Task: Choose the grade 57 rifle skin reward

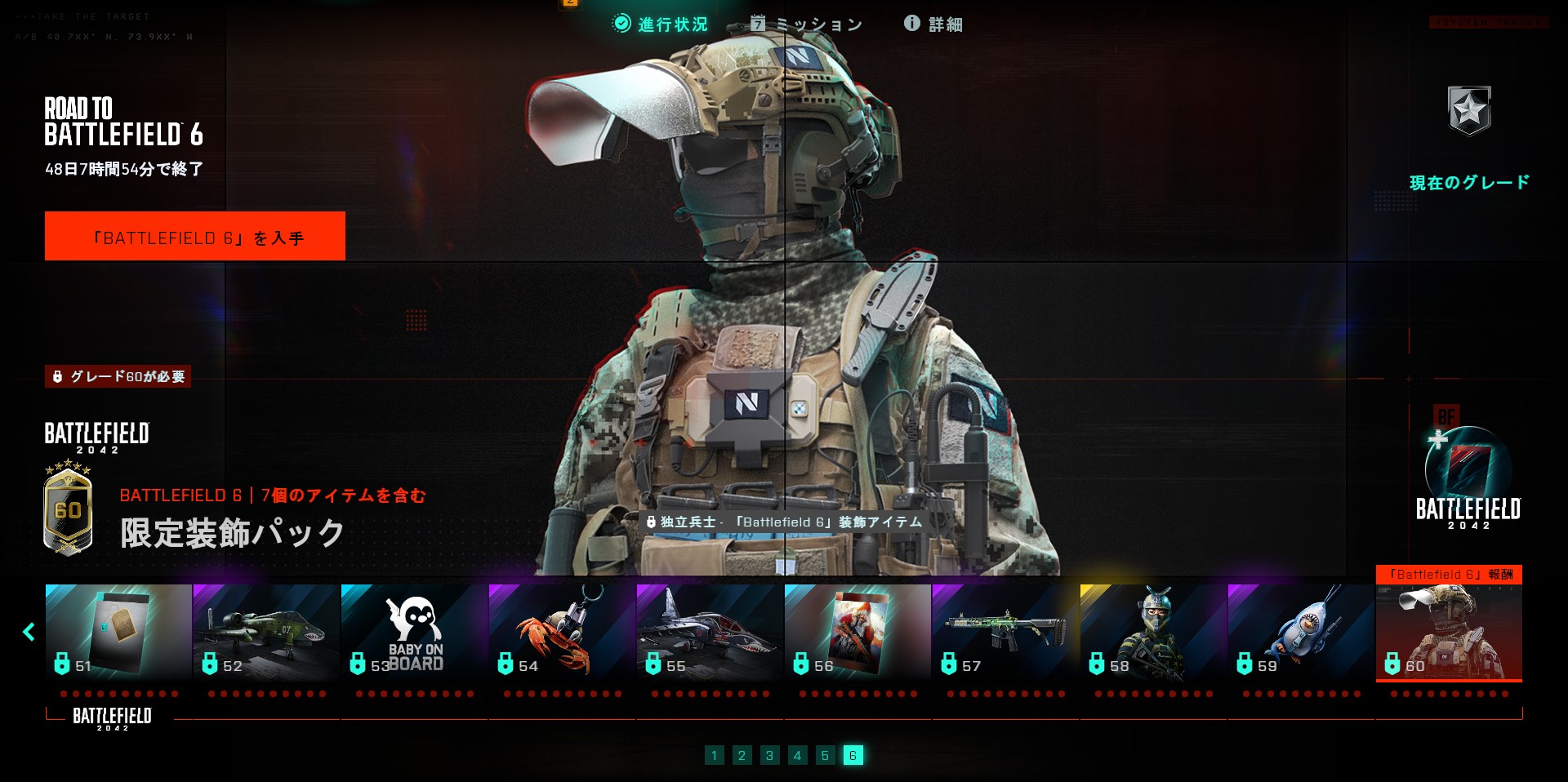Action: coord(1005,632)
